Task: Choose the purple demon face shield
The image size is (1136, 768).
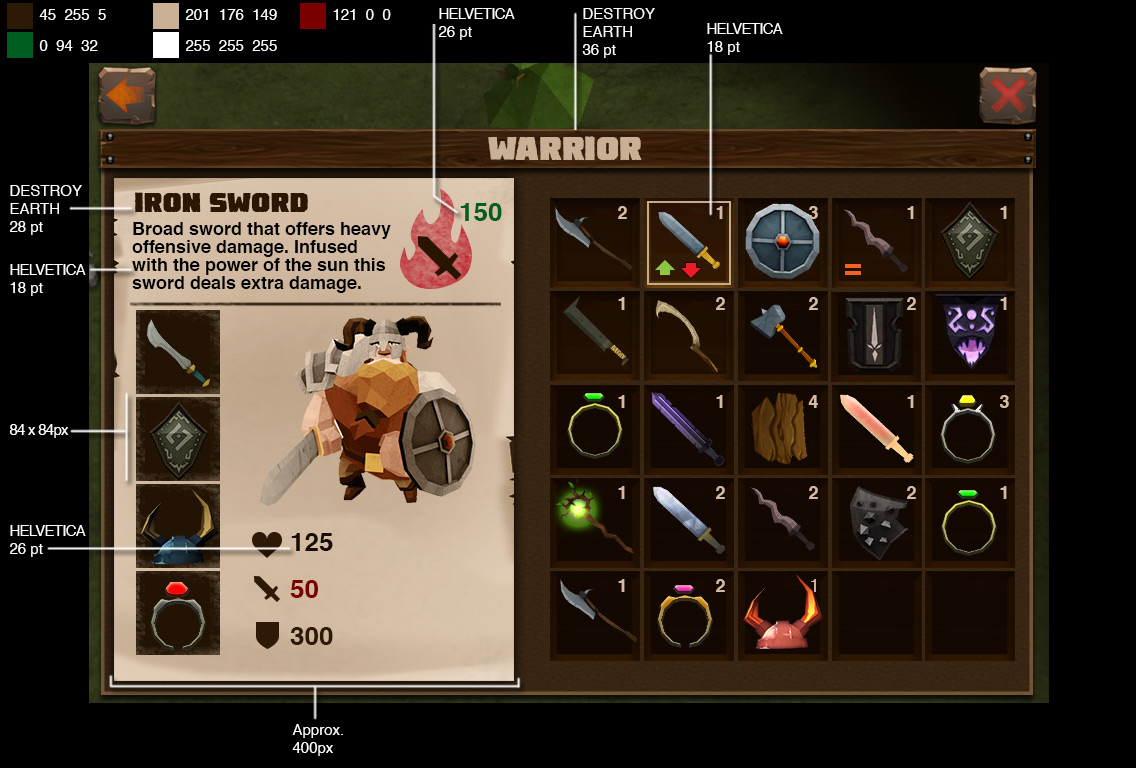Action: pos(970,336)
